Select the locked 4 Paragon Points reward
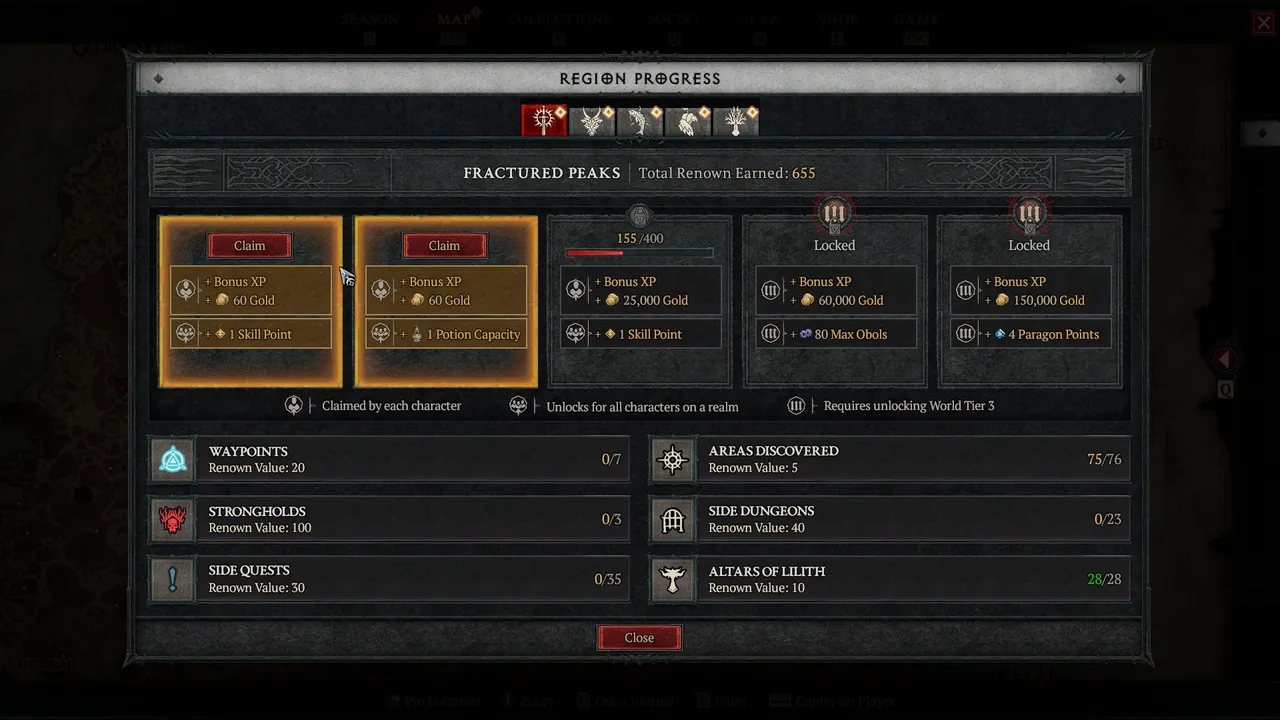This screenshot has height=720, width=1280. 1030,334
